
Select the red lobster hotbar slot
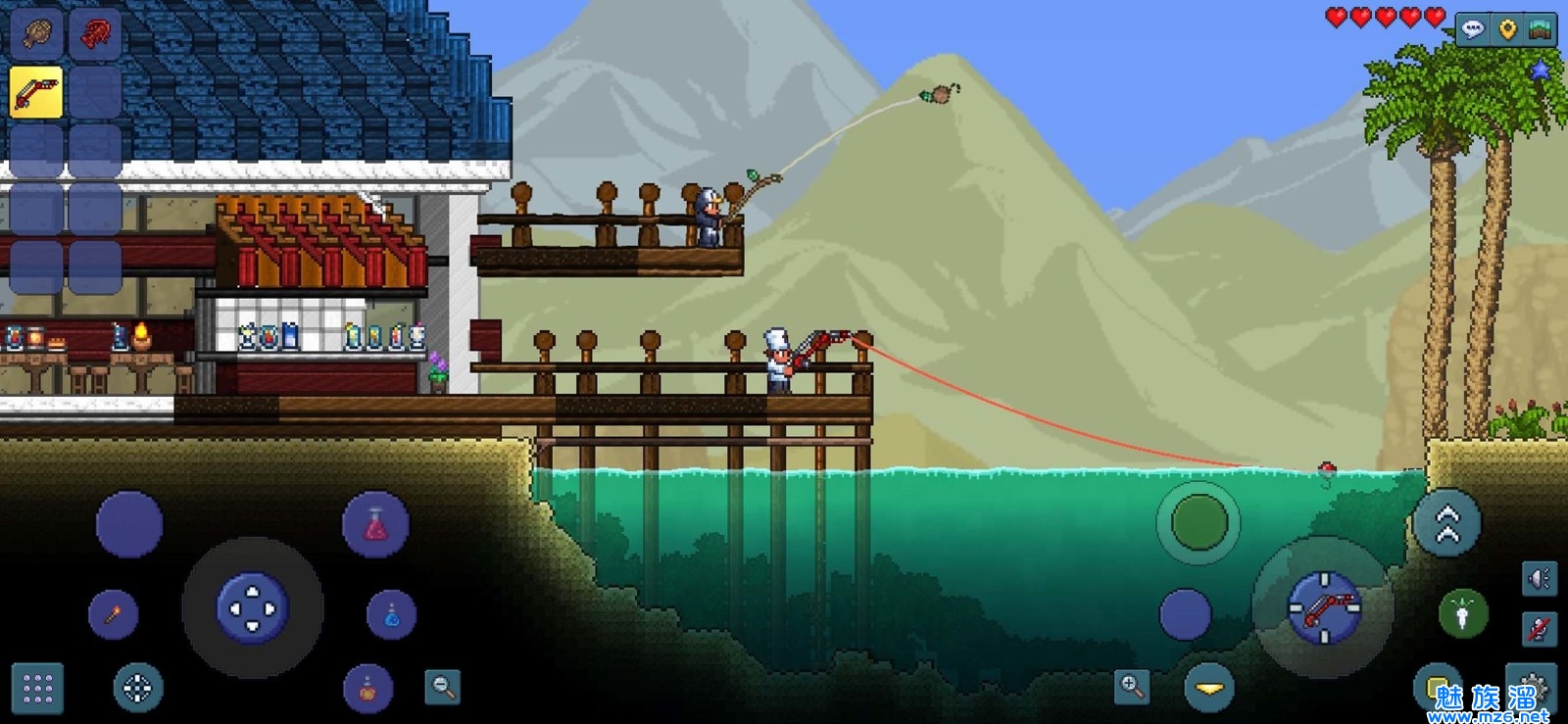tap(95, 34)
